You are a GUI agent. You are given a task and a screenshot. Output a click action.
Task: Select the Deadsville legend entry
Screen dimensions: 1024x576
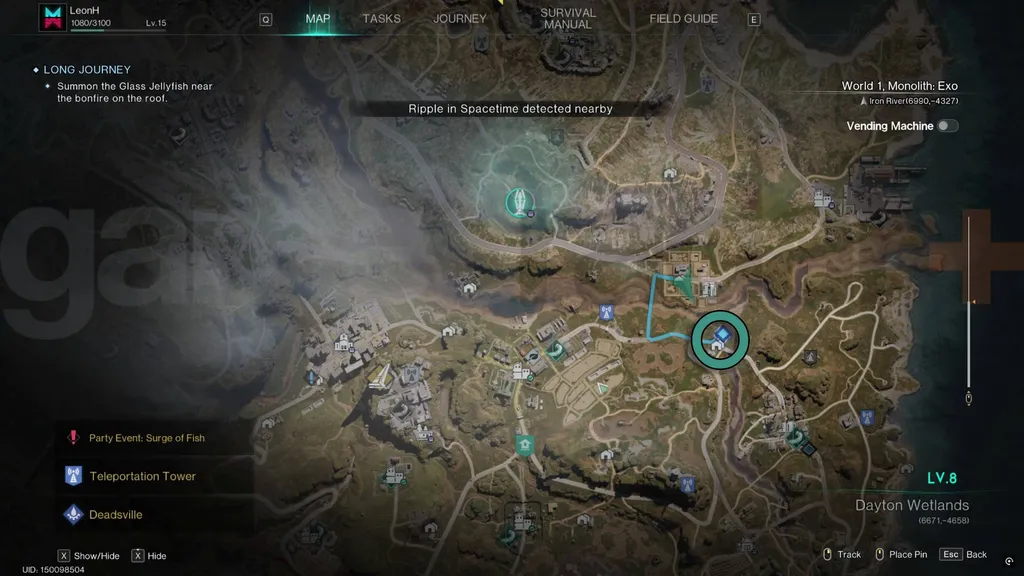pos(115,515)
